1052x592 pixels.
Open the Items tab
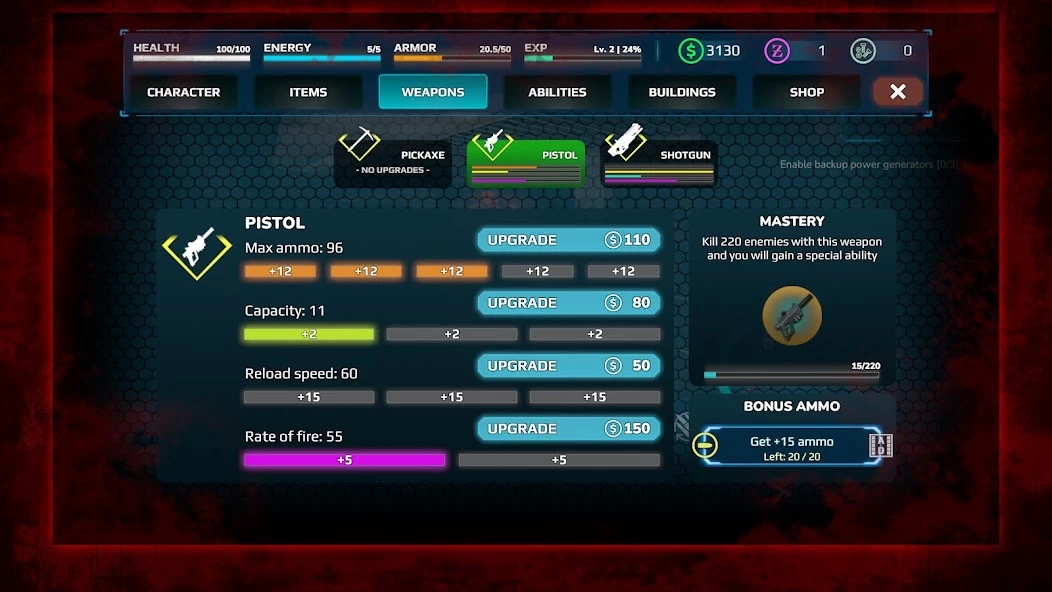(308, 92)
